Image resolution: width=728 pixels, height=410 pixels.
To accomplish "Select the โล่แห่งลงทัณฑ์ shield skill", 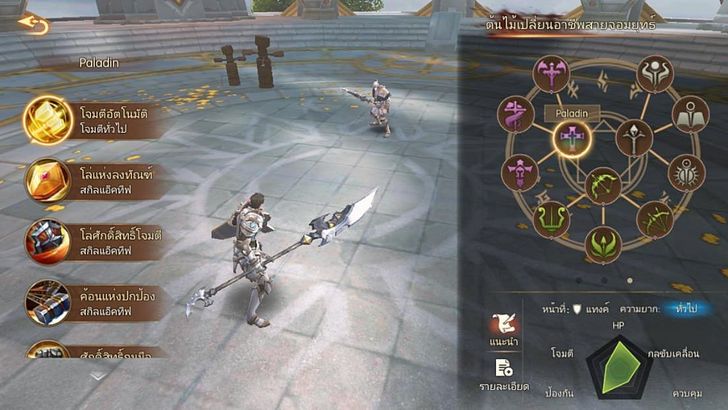I will 48,181.
